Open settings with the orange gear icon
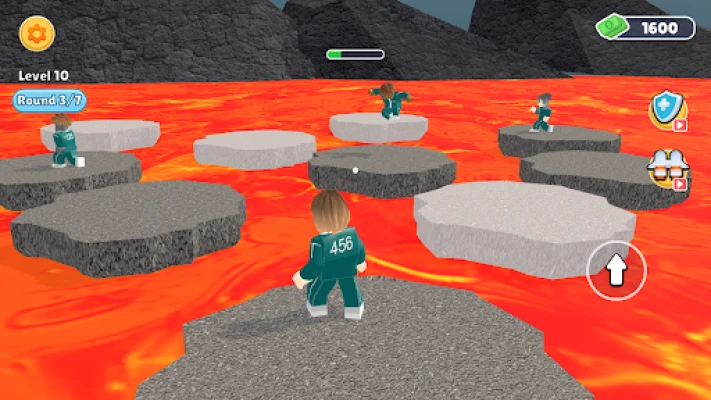Image resolution: width=711 pixels, height=400 pixels. [37, 33]
